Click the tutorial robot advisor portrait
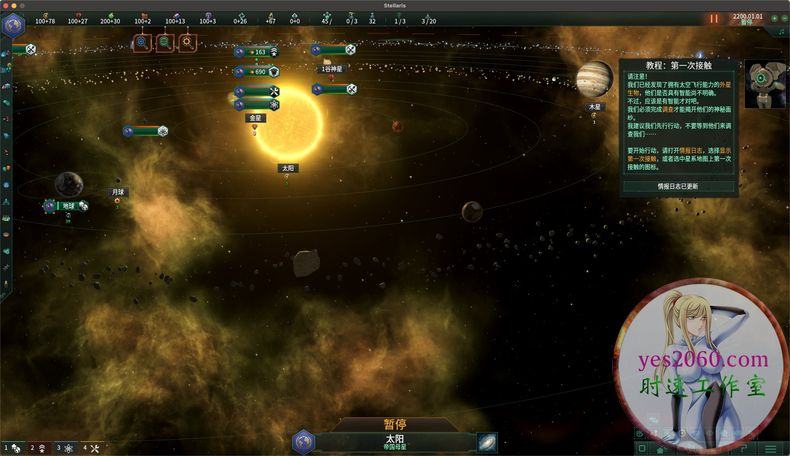 click(766, 81)
